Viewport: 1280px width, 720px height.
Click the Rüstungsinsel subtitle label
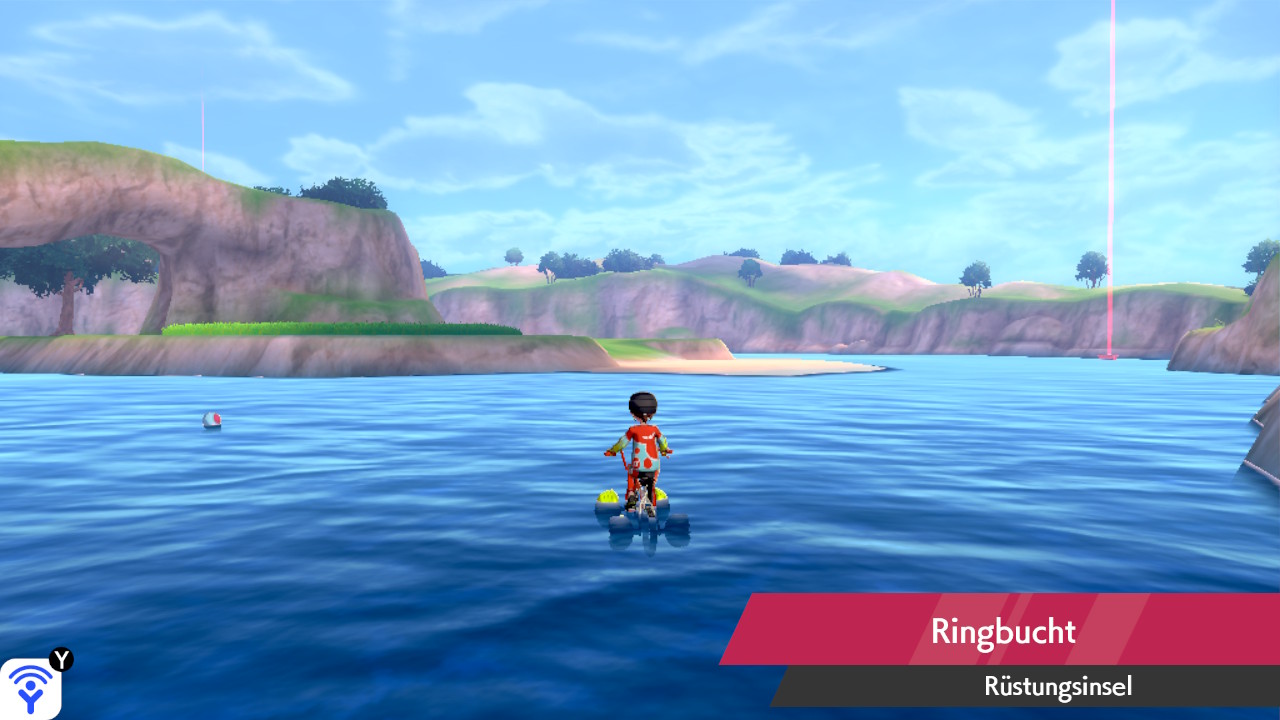coord(1057,686)
